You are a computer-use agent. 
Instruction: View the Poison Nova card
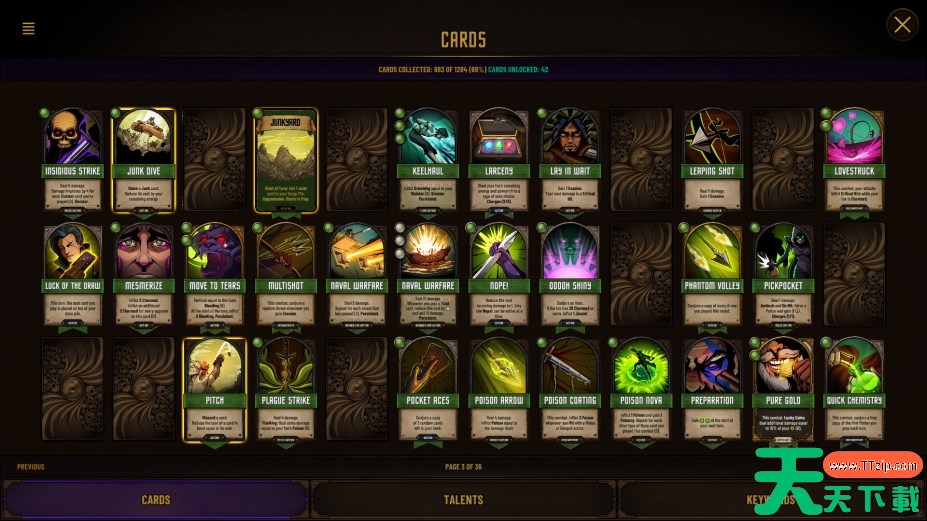pos(641,390)
